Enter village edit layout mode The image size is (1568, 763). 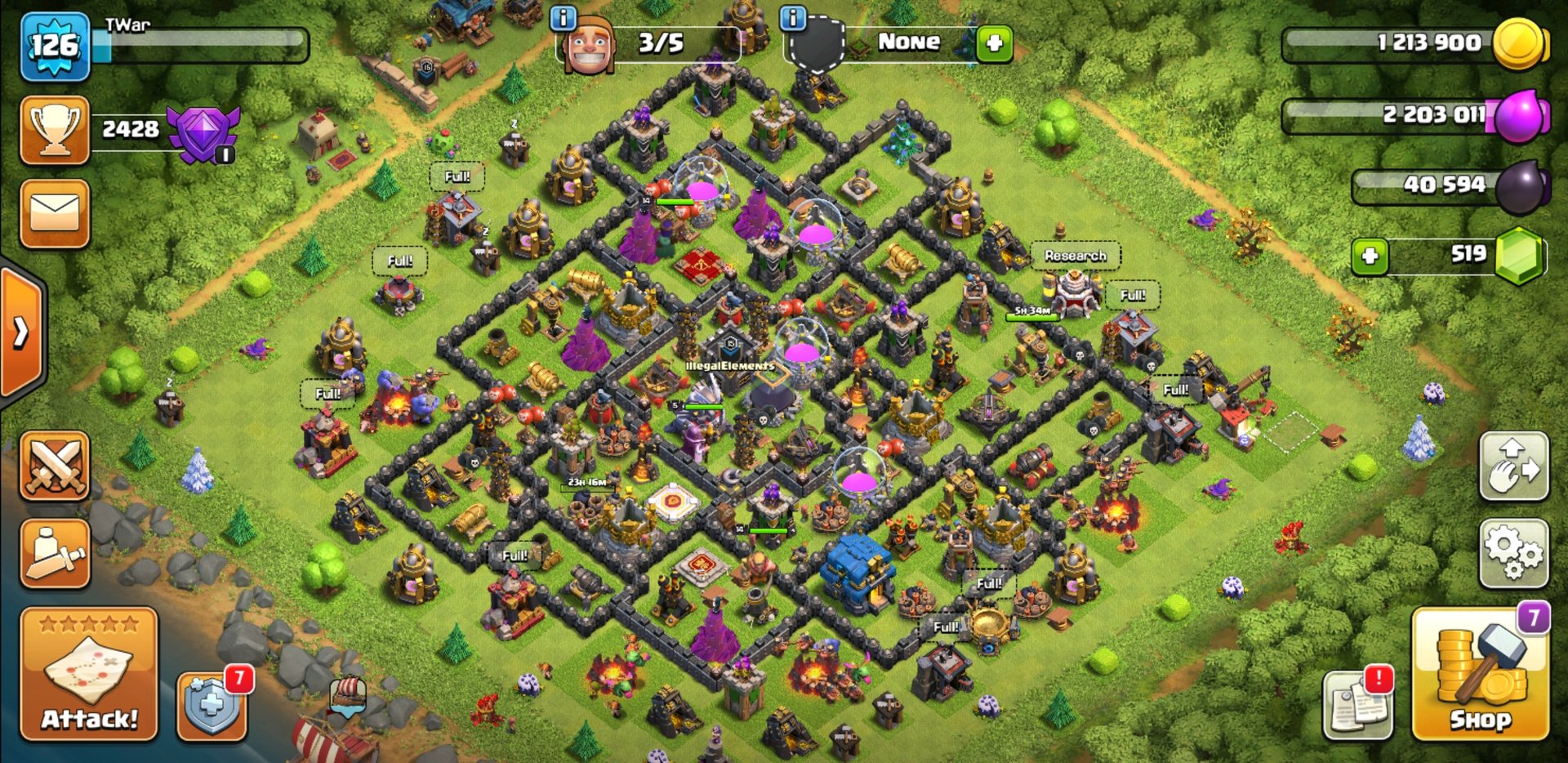1513,466
